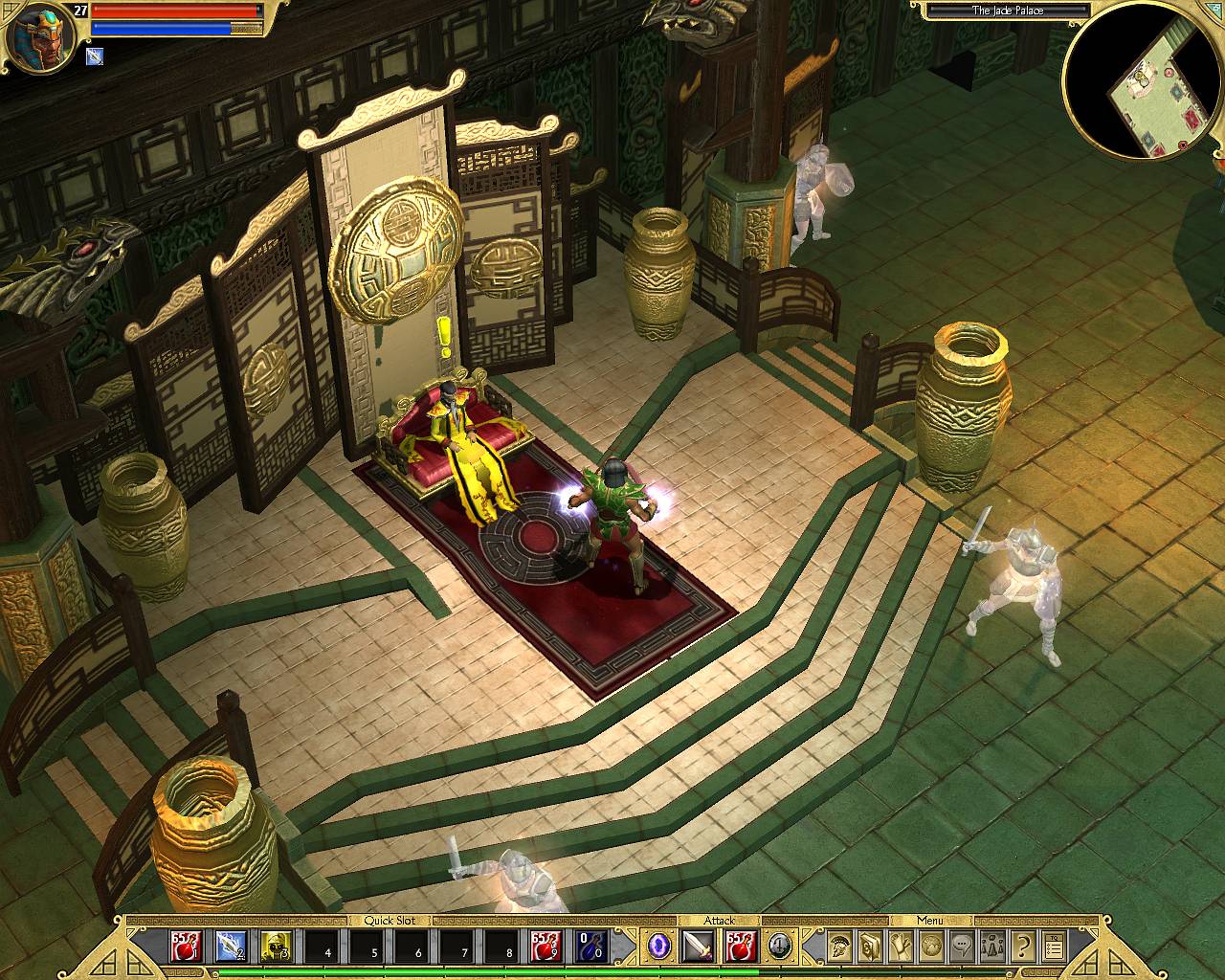1225x980 pixels.
Task: Open the skills book menu button
Action: click(871, 947)
